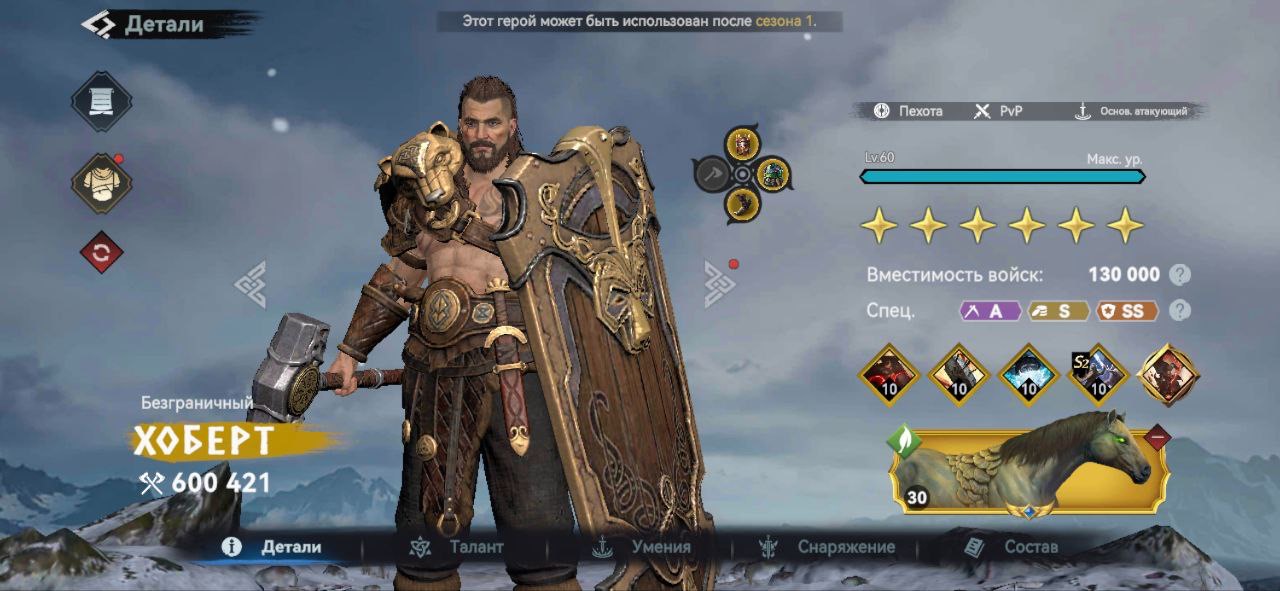Open the scroll icon for hero lore
Image resolution: width=1280 pixels, height=591 pixels.
pos(101,102)
